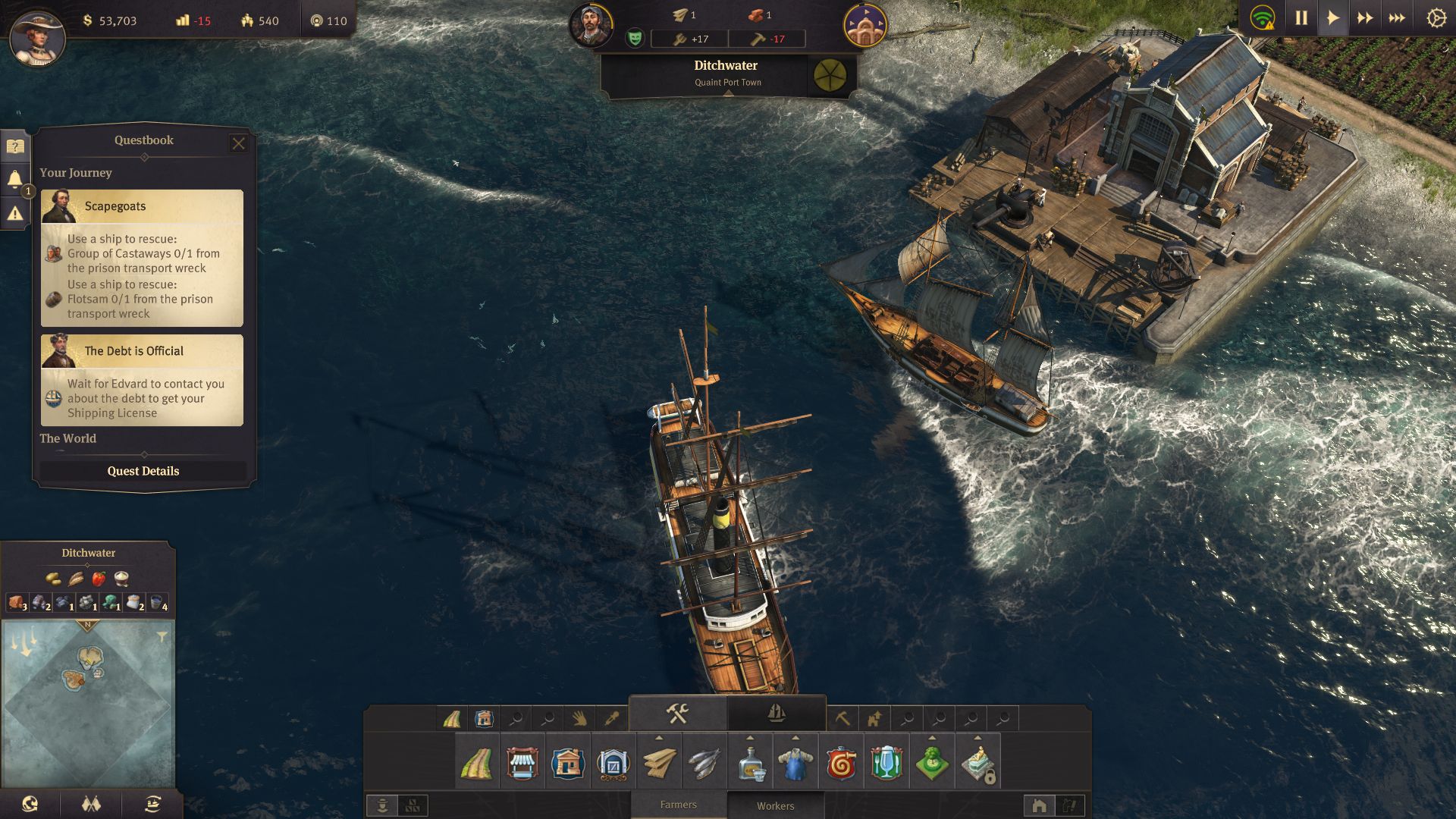Select the Scapegoats quest entry
The width and height of the screenshot is (1456, 819).
(143, 258)
